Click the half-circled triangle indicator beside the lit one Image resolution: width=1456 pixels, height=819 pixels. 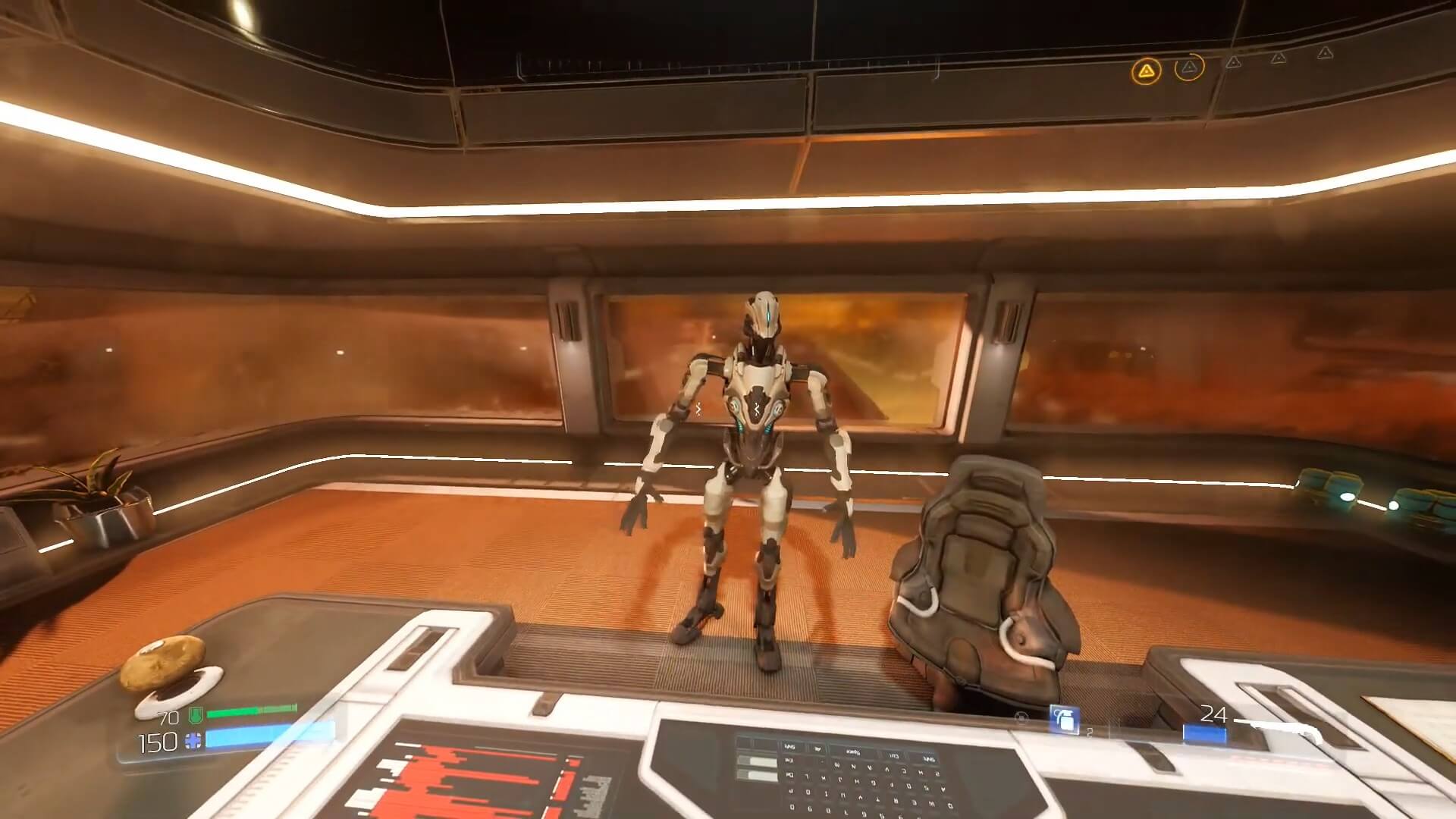1189,67
